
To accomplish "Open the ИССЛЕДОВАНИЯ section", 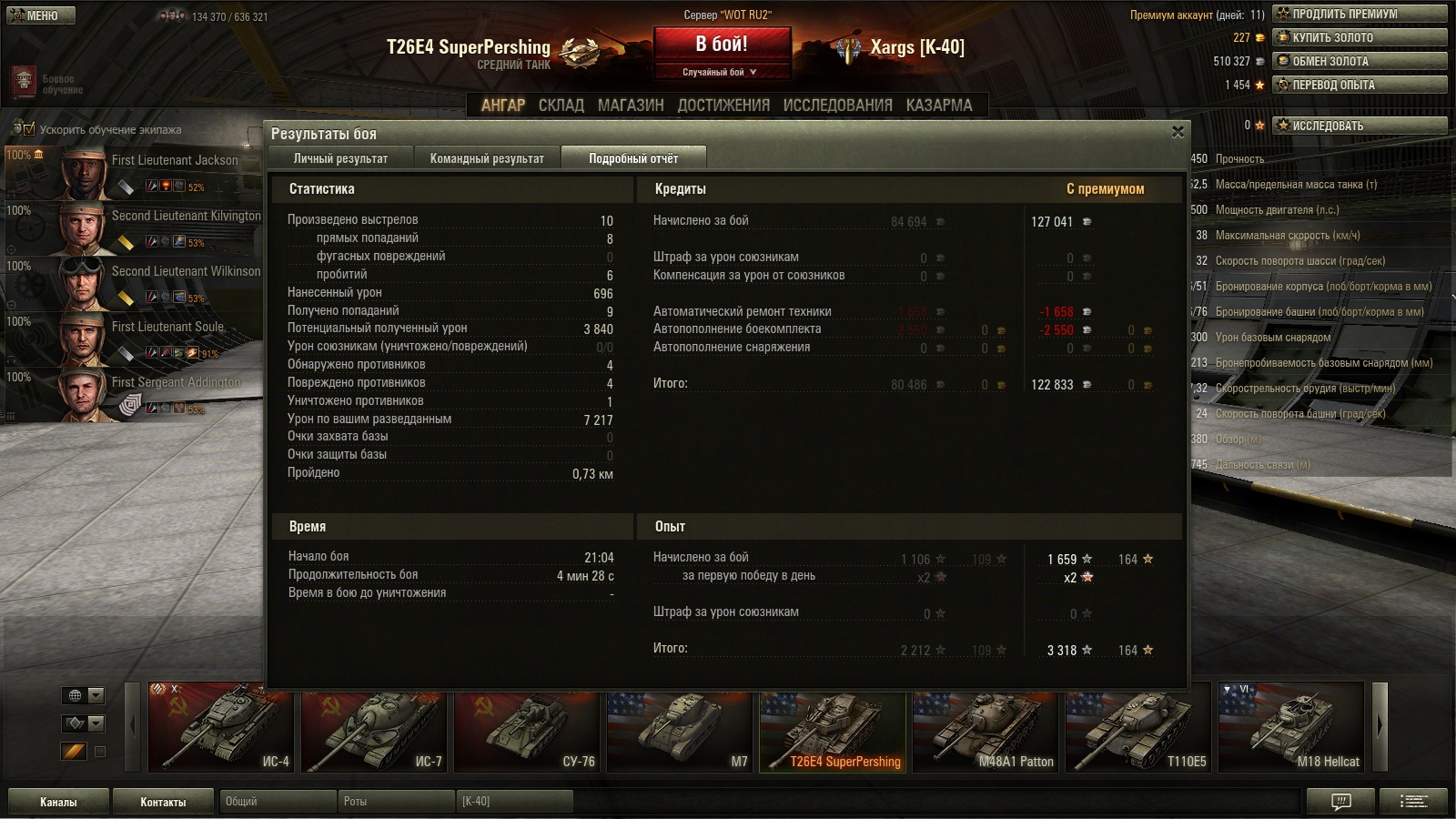I will coord(837,106).
